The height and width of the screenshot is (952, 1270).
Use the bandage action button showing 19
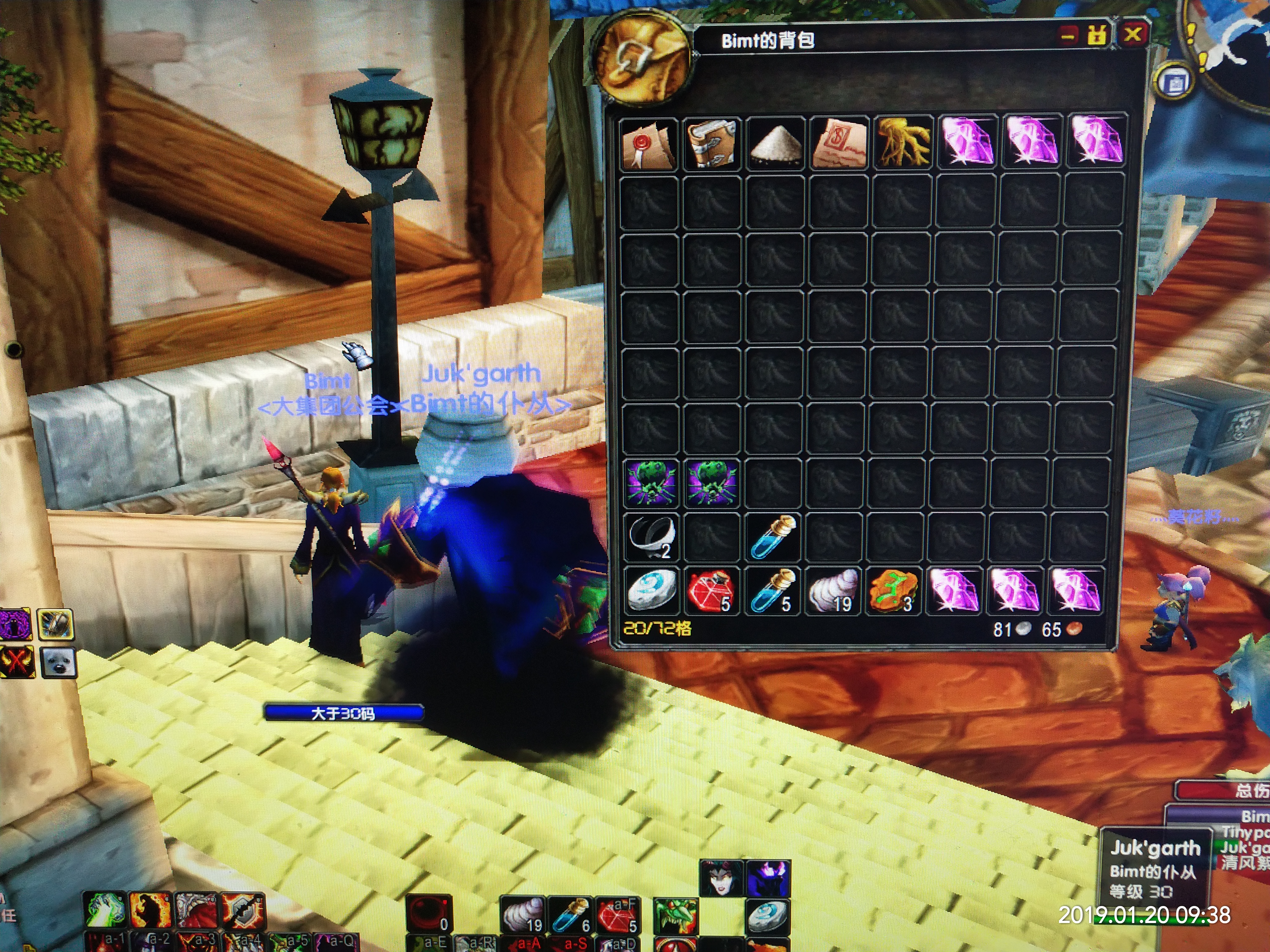(x=523, y=915)
